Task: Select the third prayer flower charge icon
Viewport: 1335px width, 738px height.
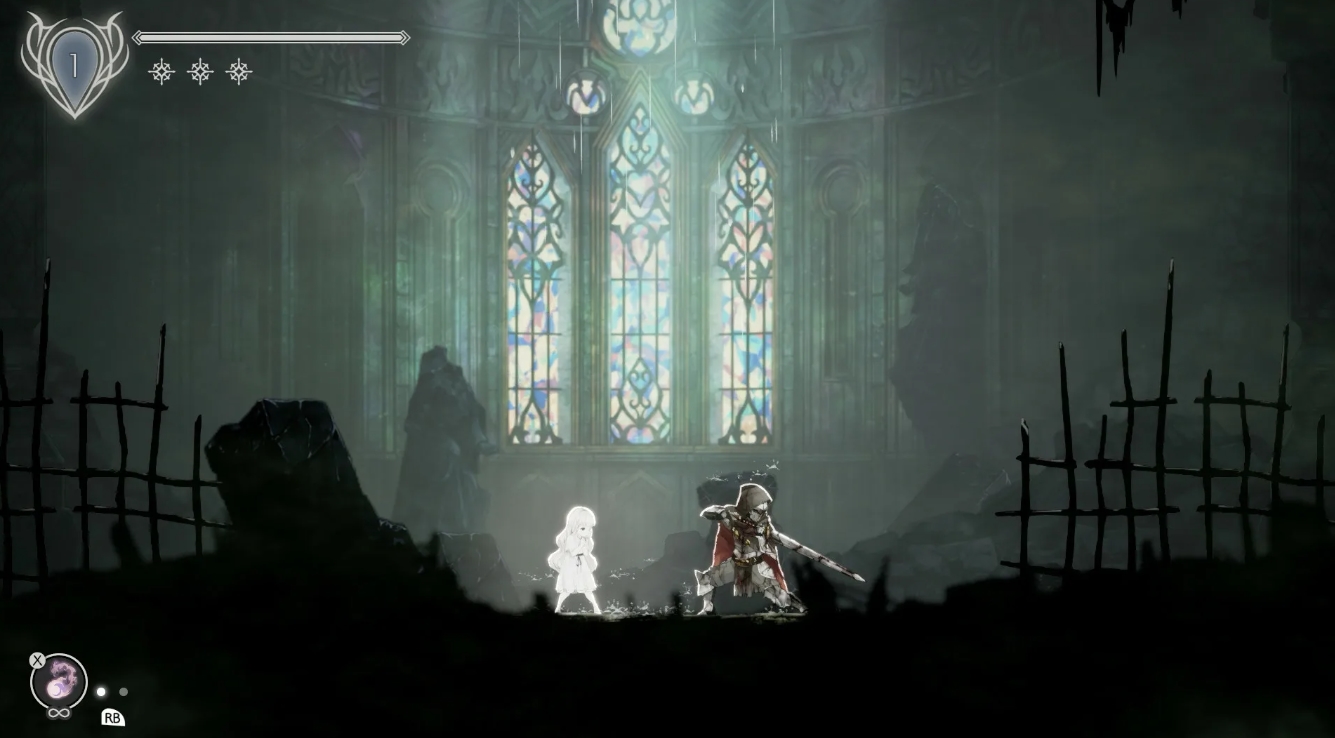Action: pyautogui.click(x=239, y=71)
